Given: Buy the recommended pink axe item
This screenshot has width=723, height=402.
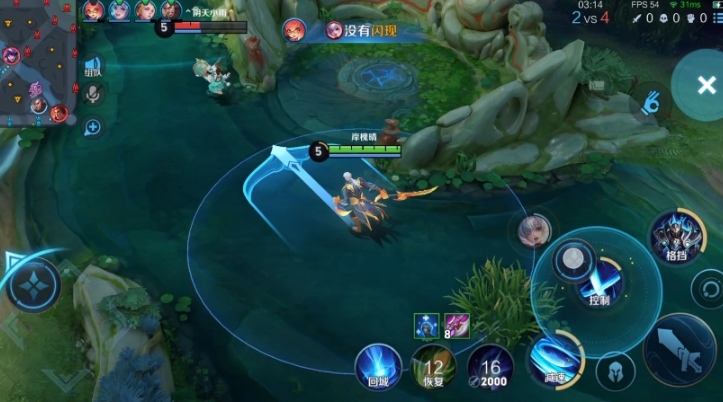Looking at the screenshot, I should 457,325.
